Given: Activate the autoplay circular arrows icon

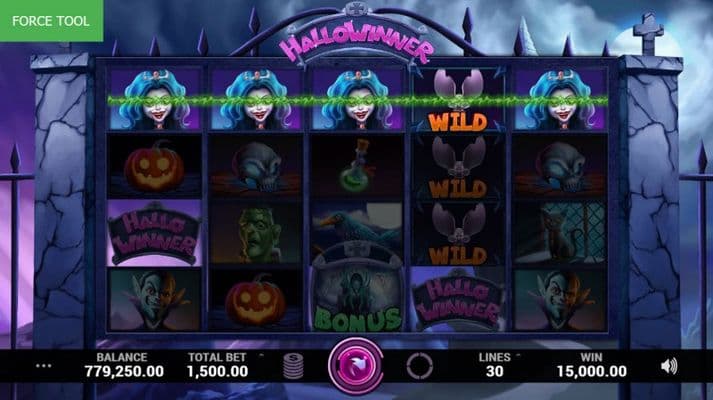Looking at the screenshot, I should point(420,365).
